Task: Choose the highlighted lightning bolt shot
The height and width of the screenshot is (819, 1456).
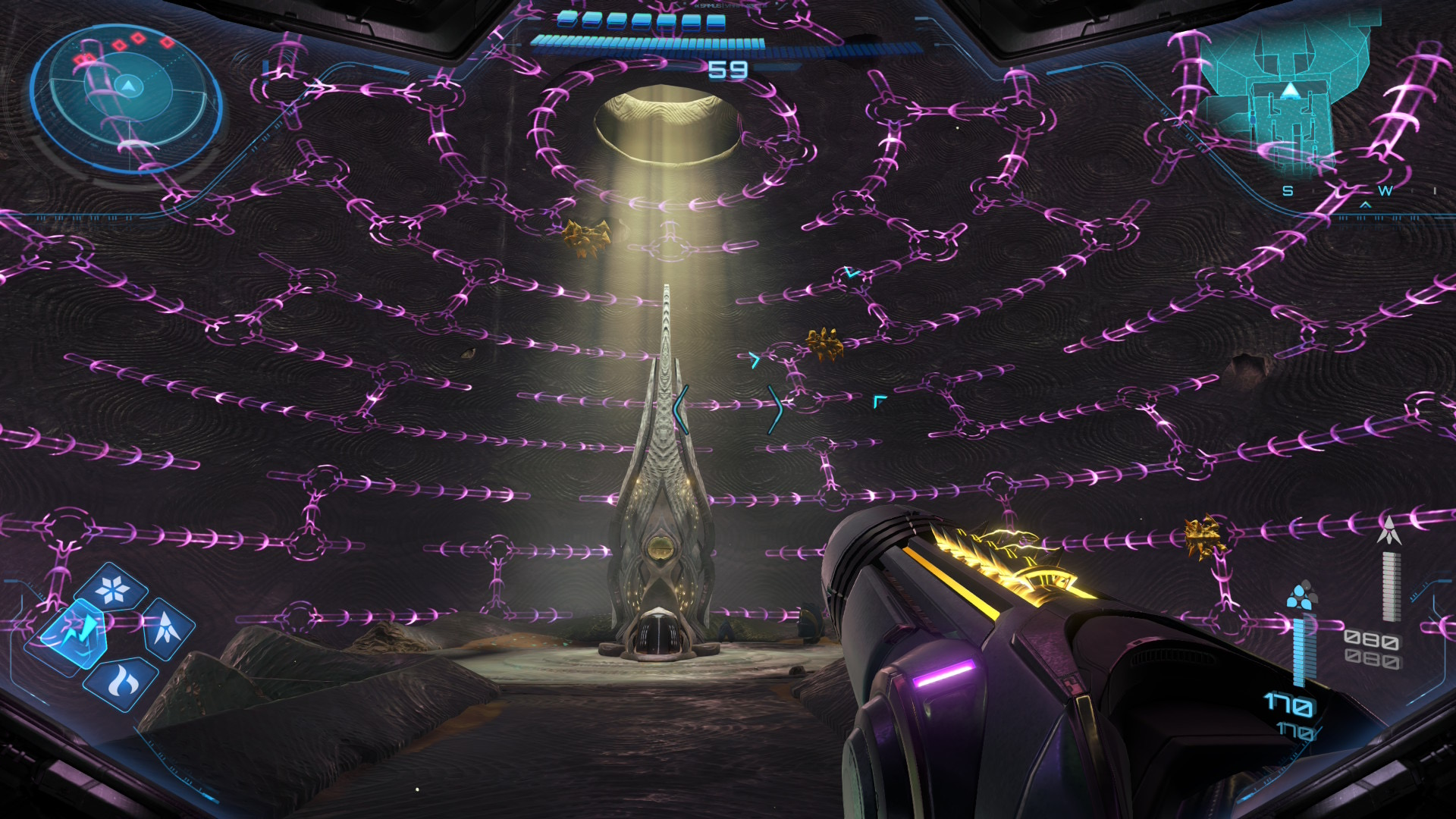Action: click(x=74, y=632)
